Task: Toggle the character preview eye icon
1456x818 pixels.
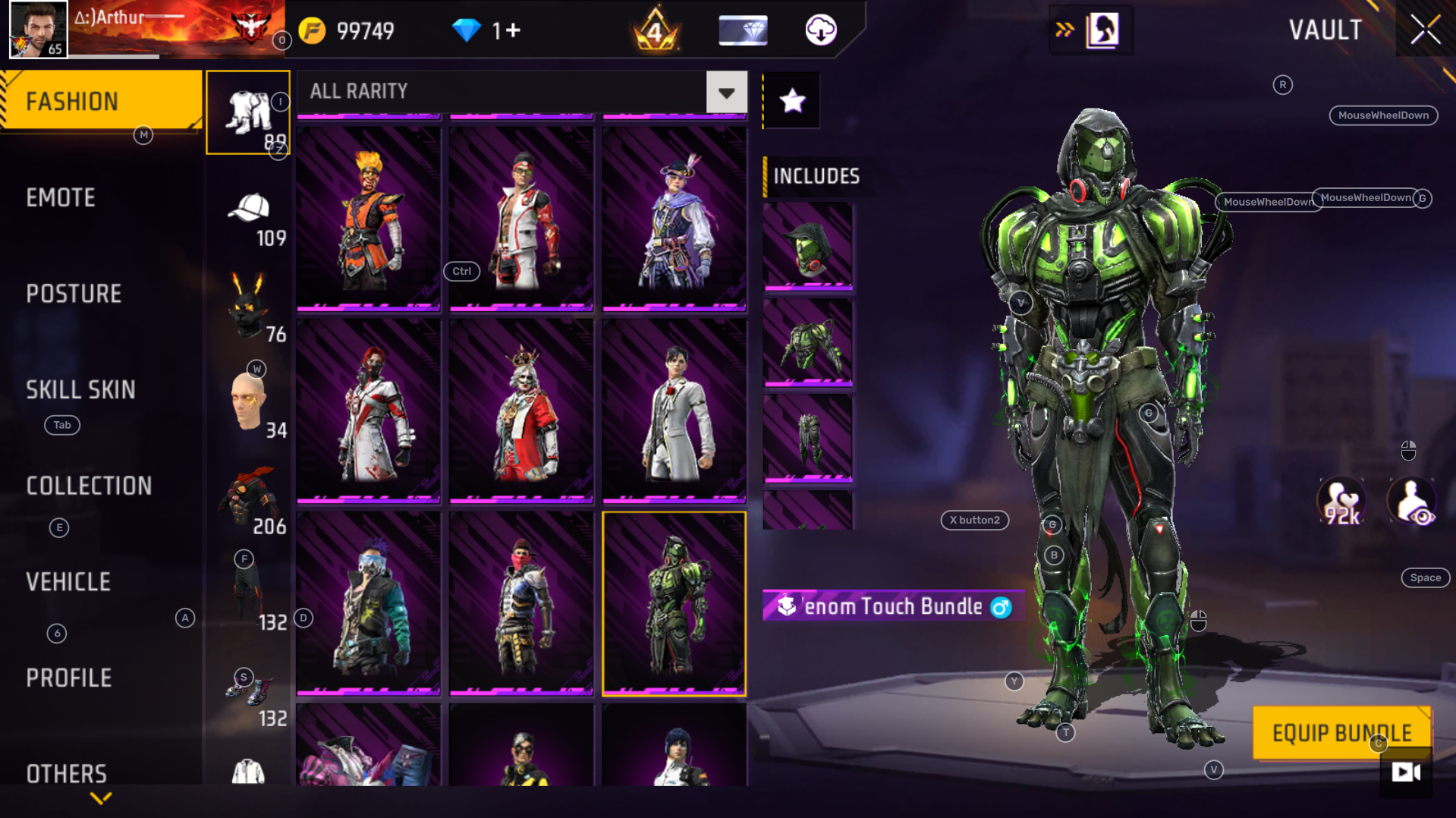Action: 1413,499
